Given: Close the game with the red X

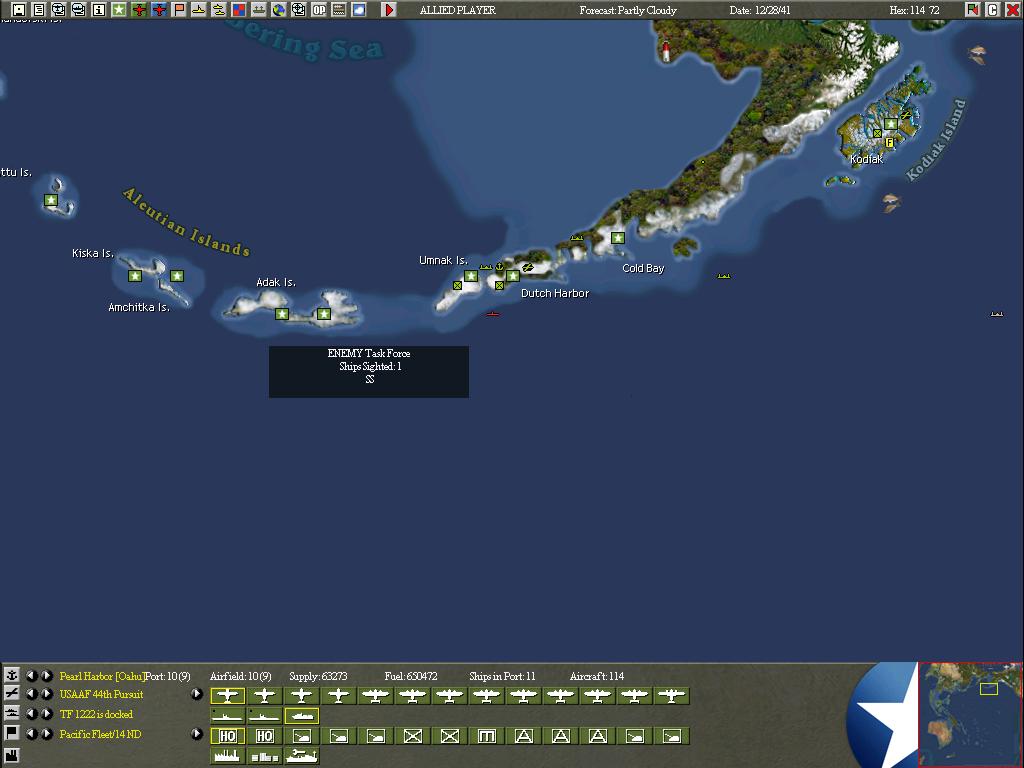Looking at the screenshot, I should click(x=1013, y=10).
